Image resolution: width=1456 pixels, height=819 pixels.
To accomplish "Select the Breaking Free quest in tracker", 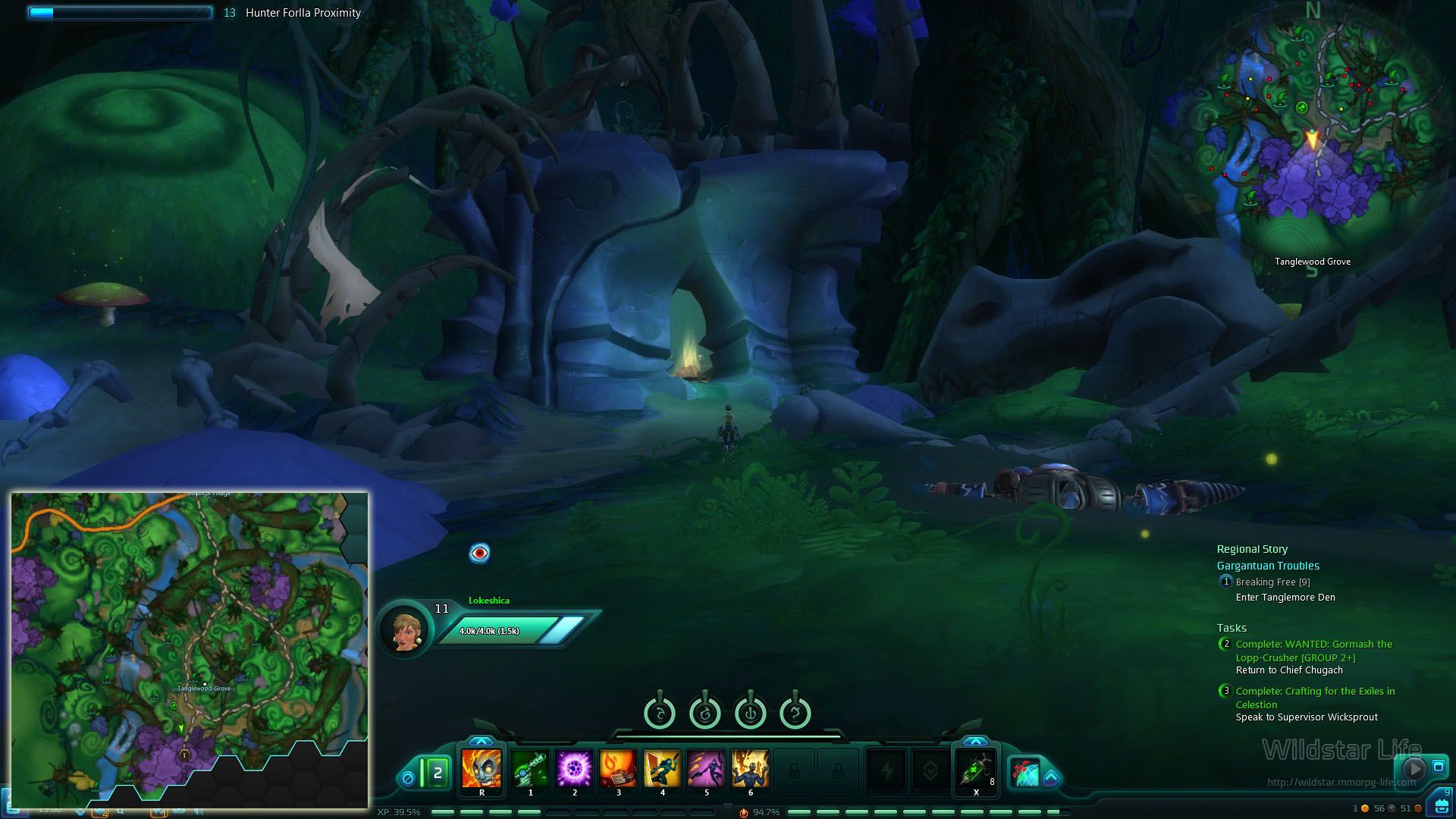I will tap(1272, 582).
